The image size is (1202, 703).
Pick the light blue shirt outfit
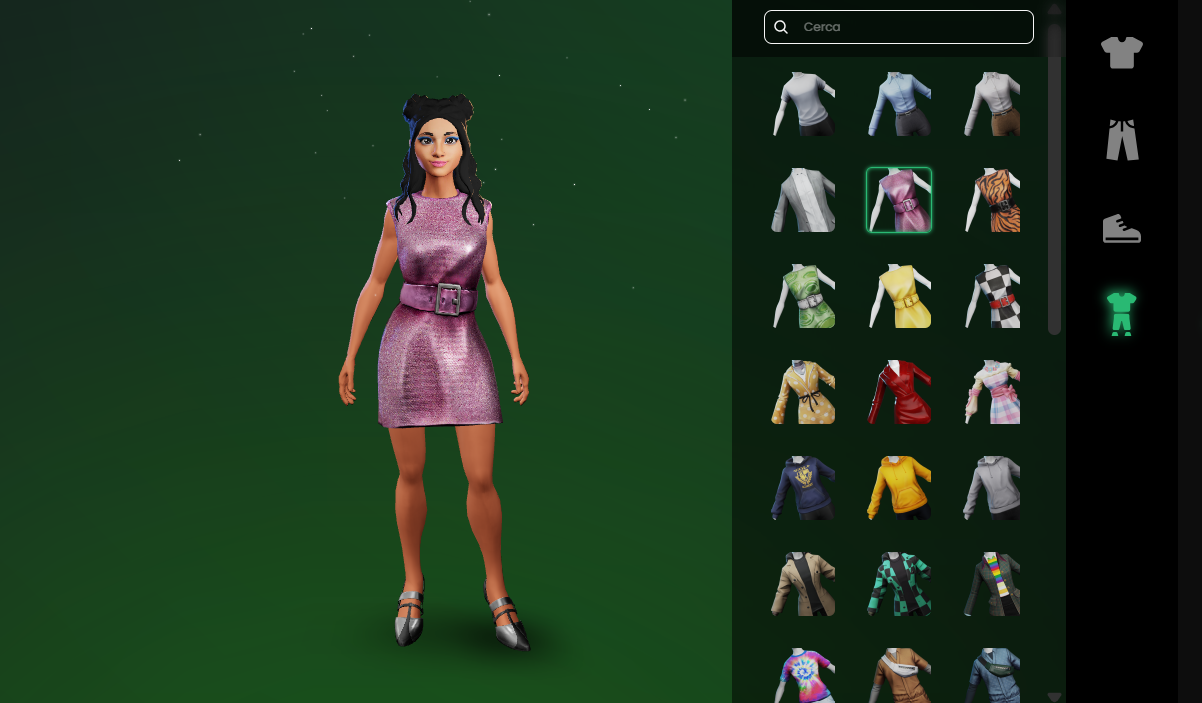899,104
